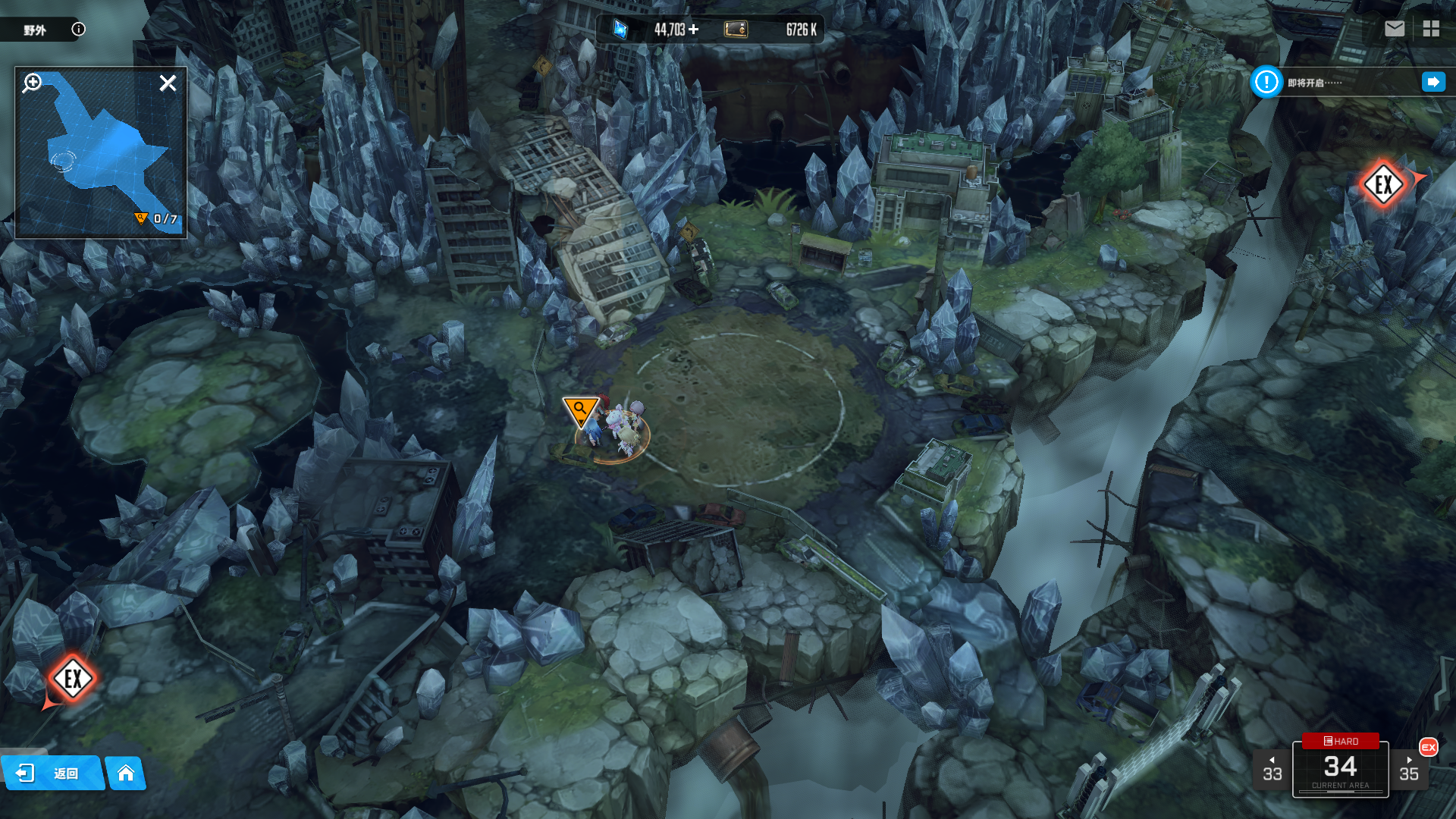The image size is (1456, 819).
Task: Toggle the HARD difficulty label
Action: pyautogui.click(x=1340, y=741)
